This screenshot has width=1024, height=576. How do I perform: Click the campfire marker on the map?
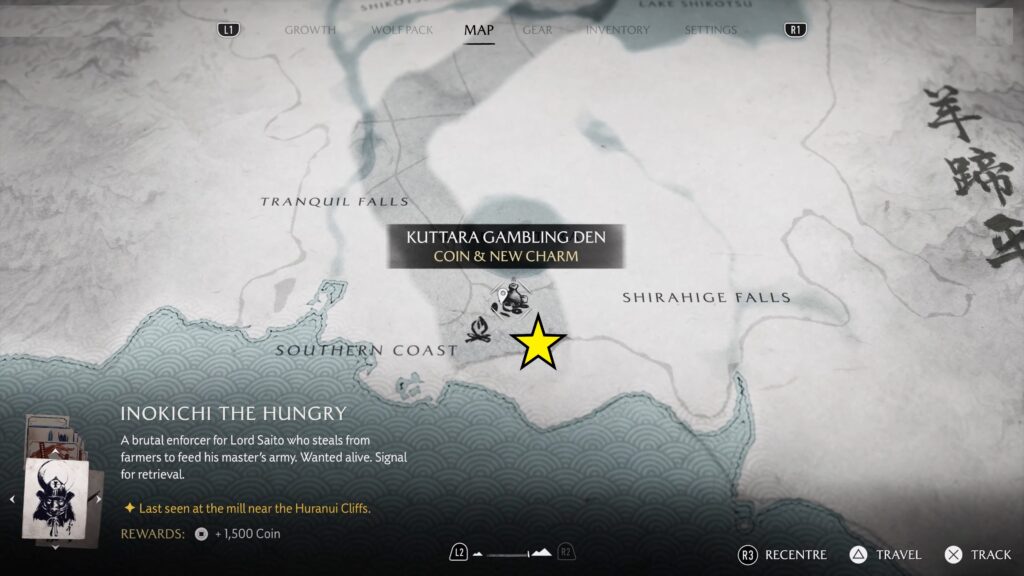478,329
